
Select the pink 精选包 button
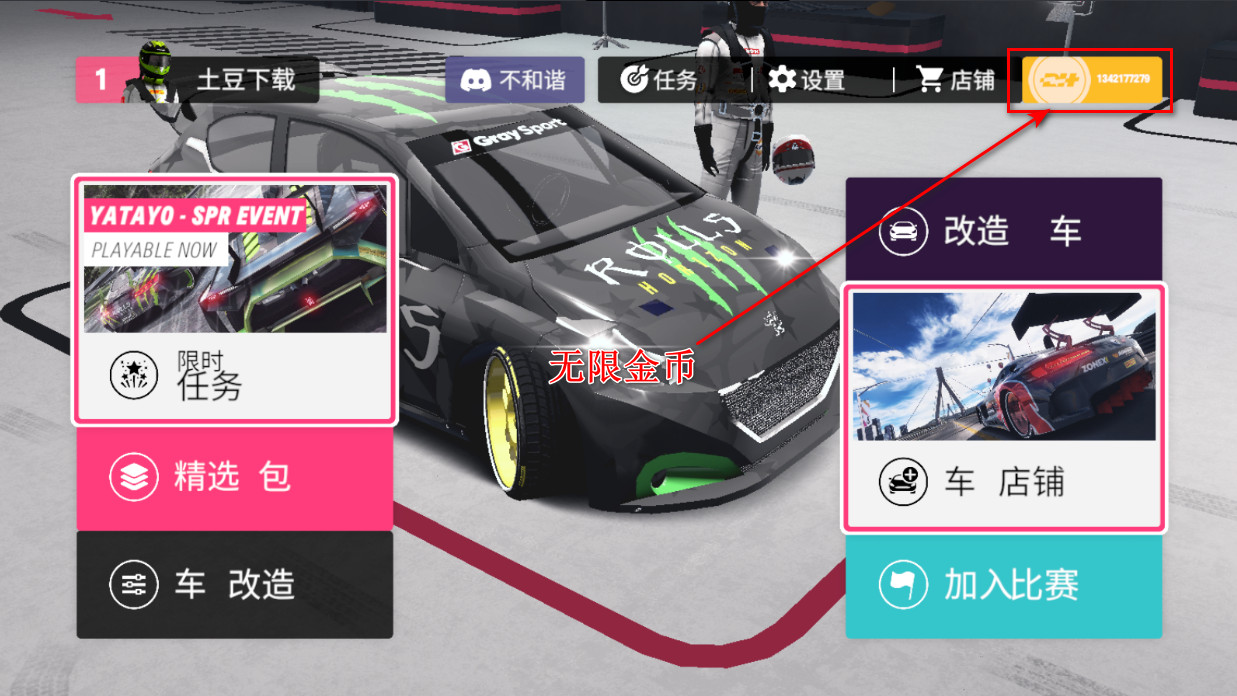235,477
